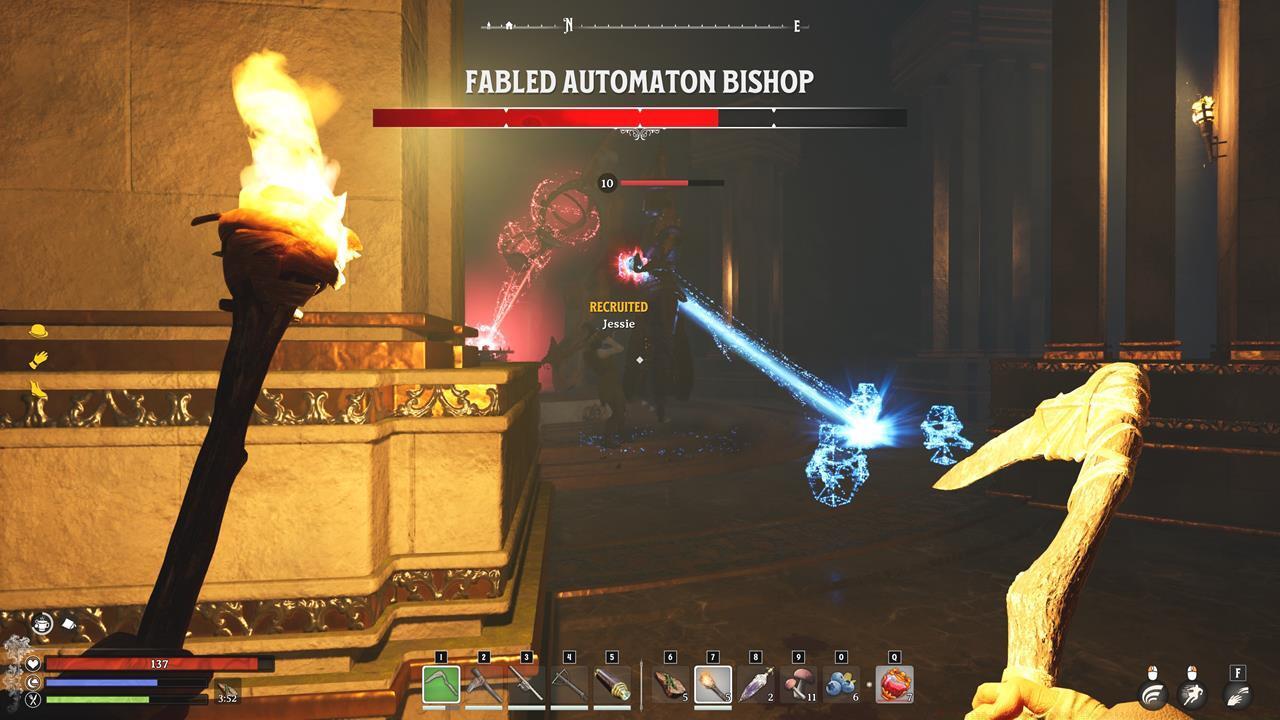Equip the pickaxe from the hotbar
This screenshot has height=720, width=1280.
pos(484,685)
